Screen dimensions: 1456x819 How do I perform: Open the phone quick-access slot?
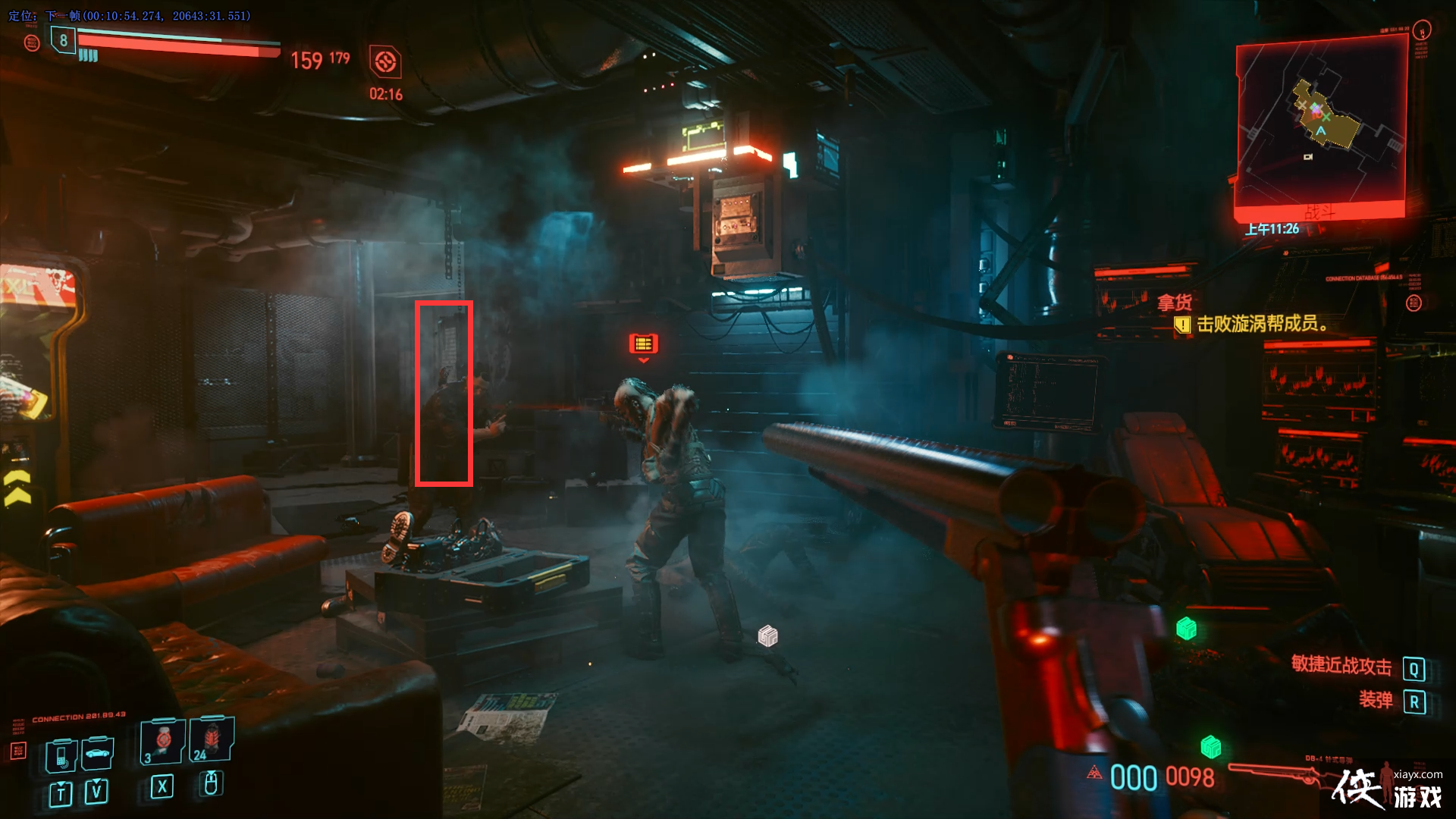click(61, 755)
